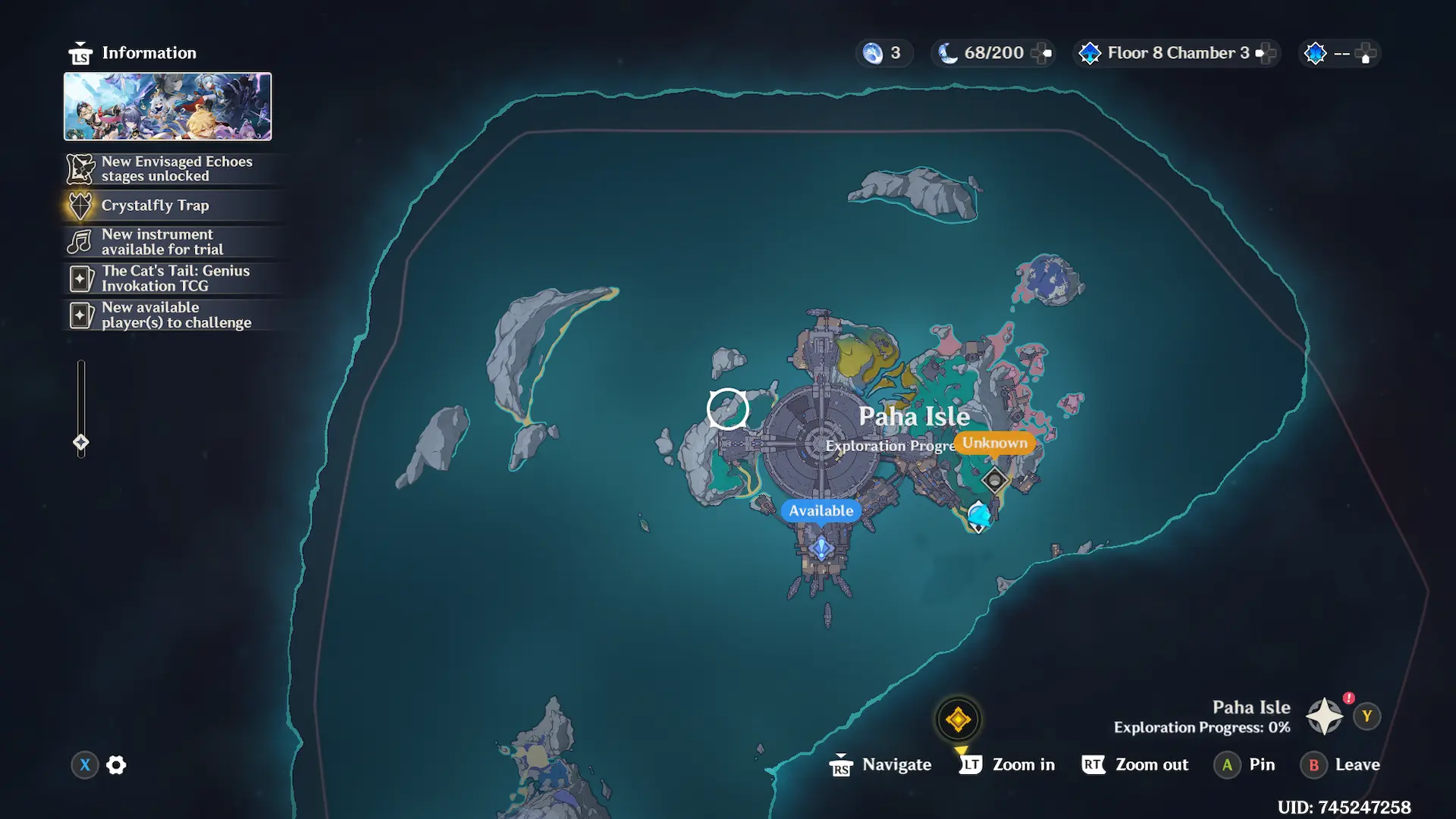Select the Available teleport waypoint marker
Viewport: 1456px width, 819px height.
click(x=821, y=548)
